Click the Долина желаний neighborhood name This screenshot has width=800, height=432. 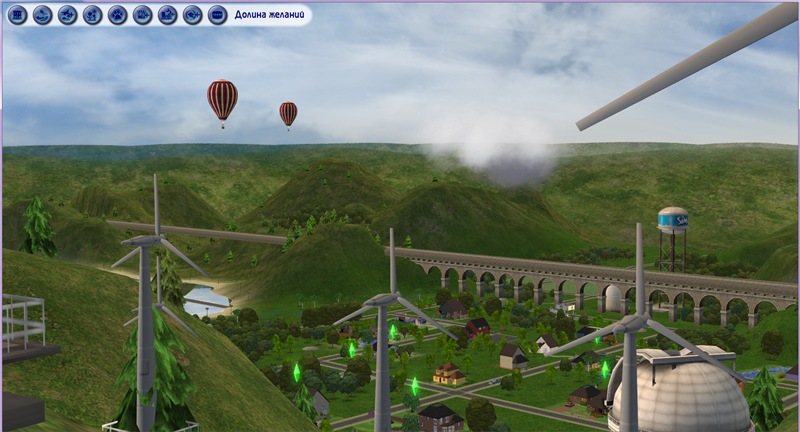click(x=270, y=15)
